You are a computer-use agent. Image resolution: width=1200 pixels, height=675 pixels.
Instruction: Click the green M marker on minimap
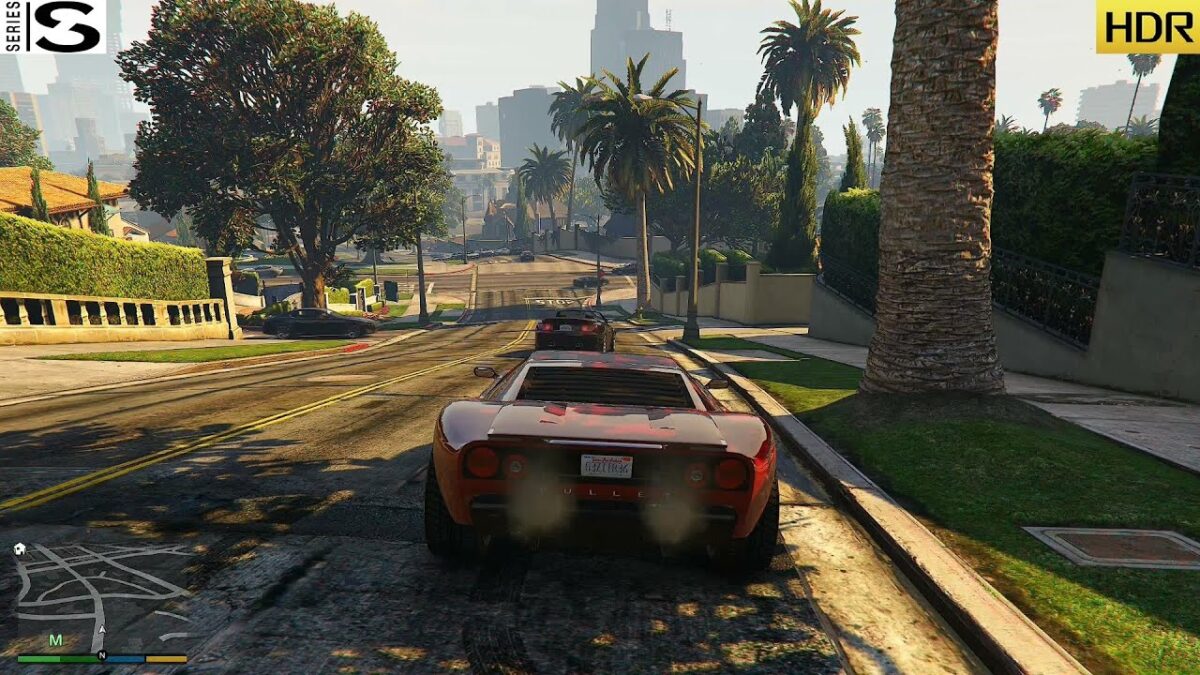coord(55,640)
